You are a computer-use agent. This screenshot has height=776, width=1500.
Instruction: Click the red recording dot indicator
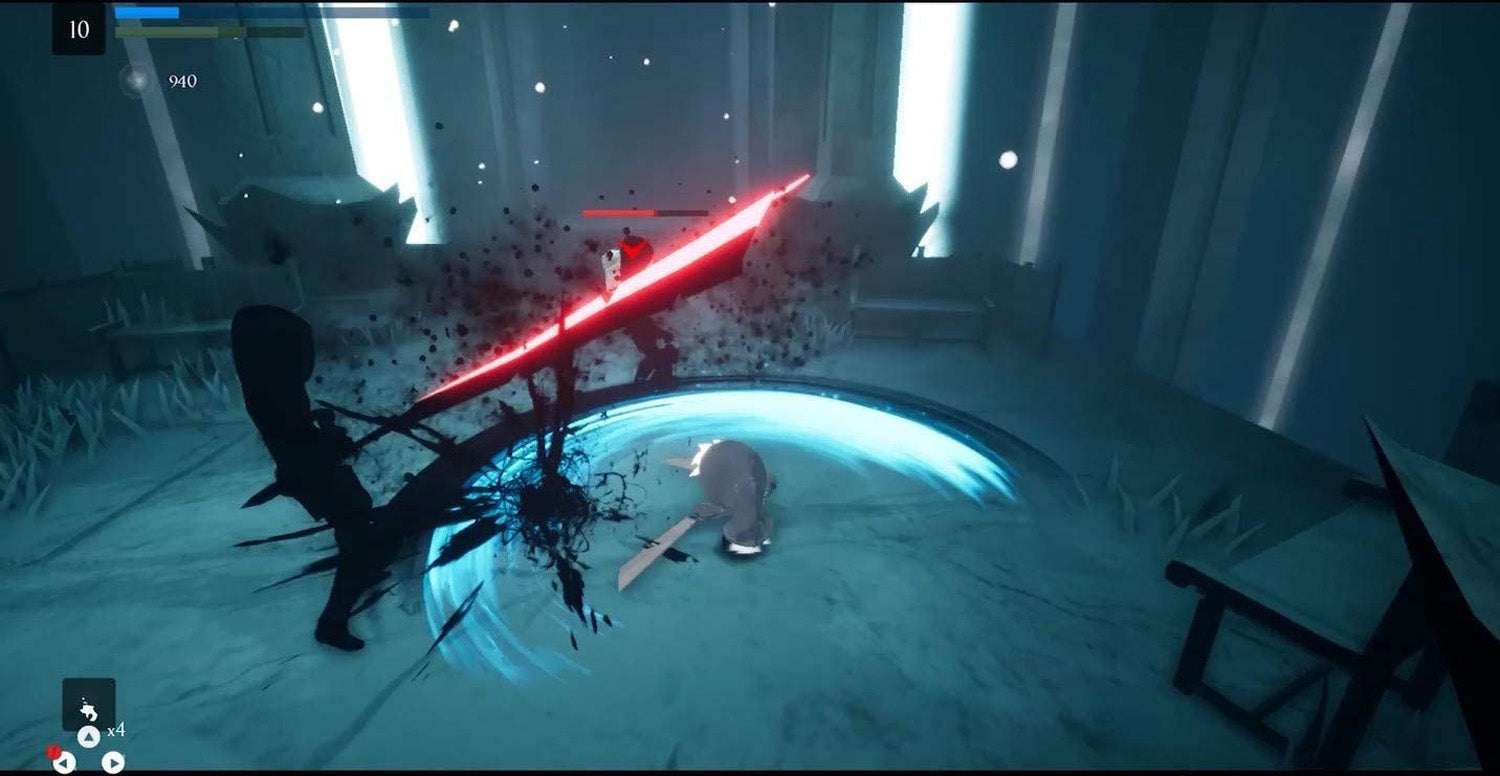[53, 752]
